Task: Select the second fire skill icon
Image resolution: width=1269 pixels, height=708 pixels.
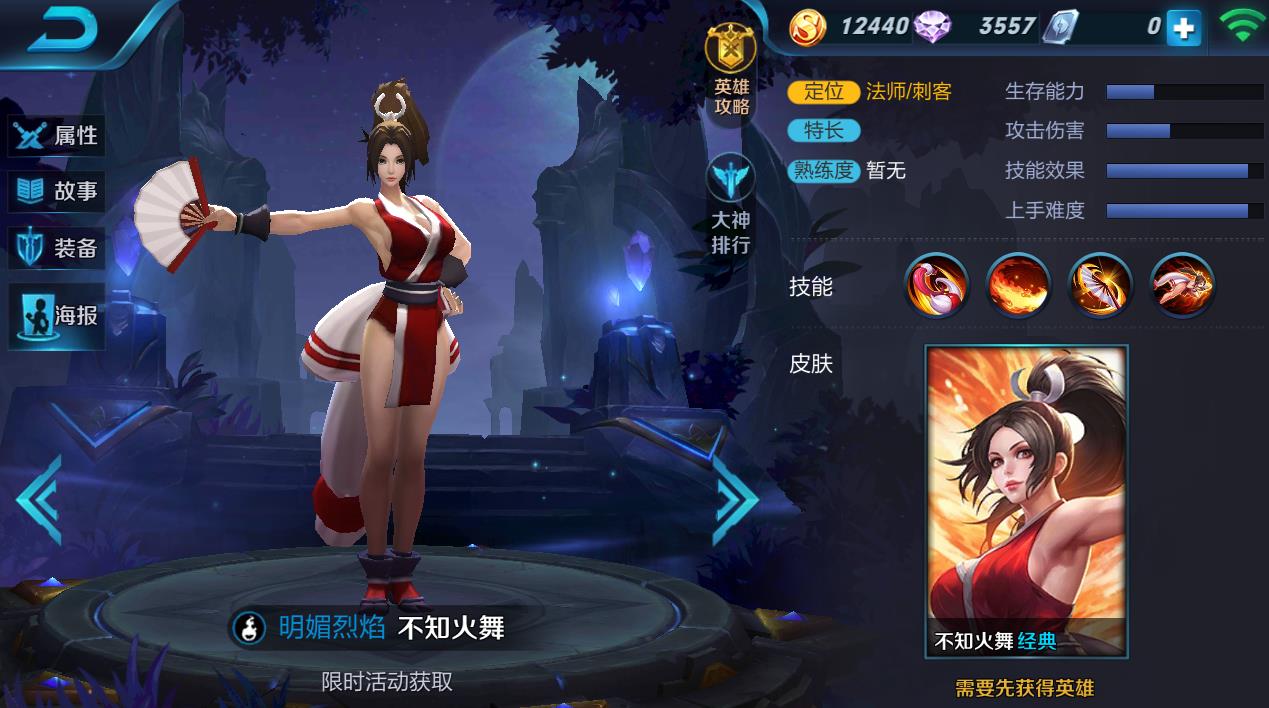Action: click(1018, 285)
